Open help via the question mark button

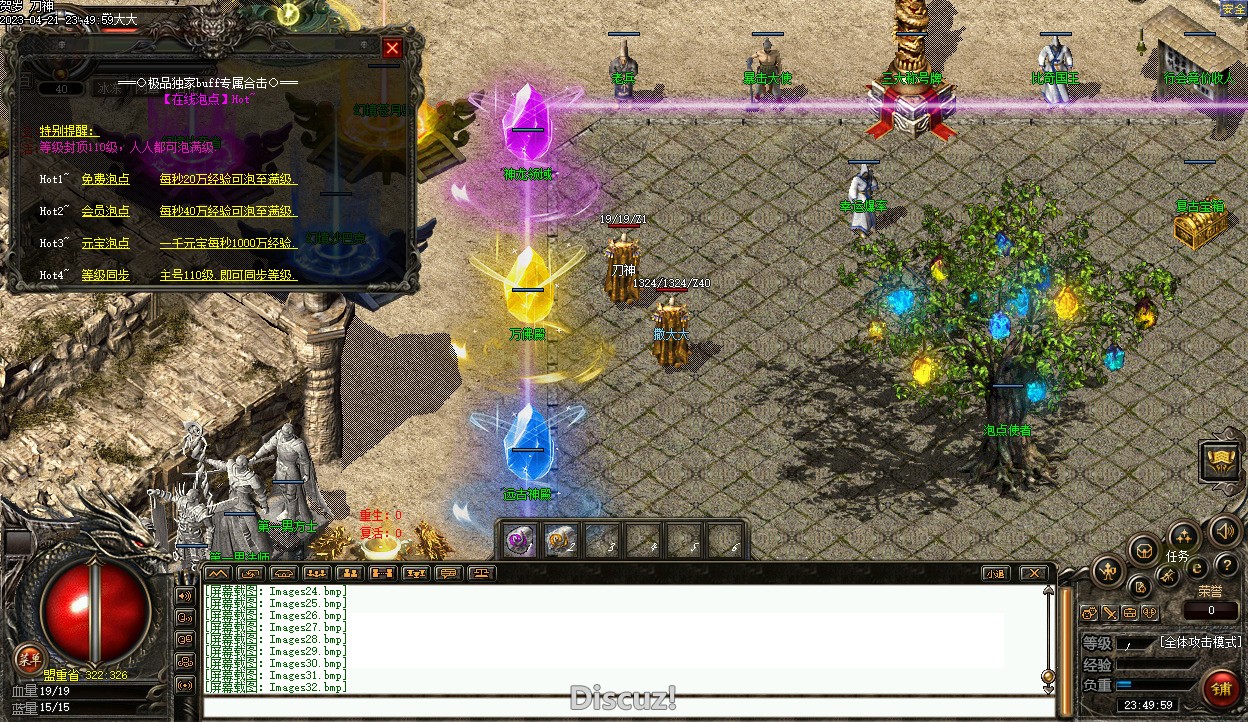[1227, 566]
